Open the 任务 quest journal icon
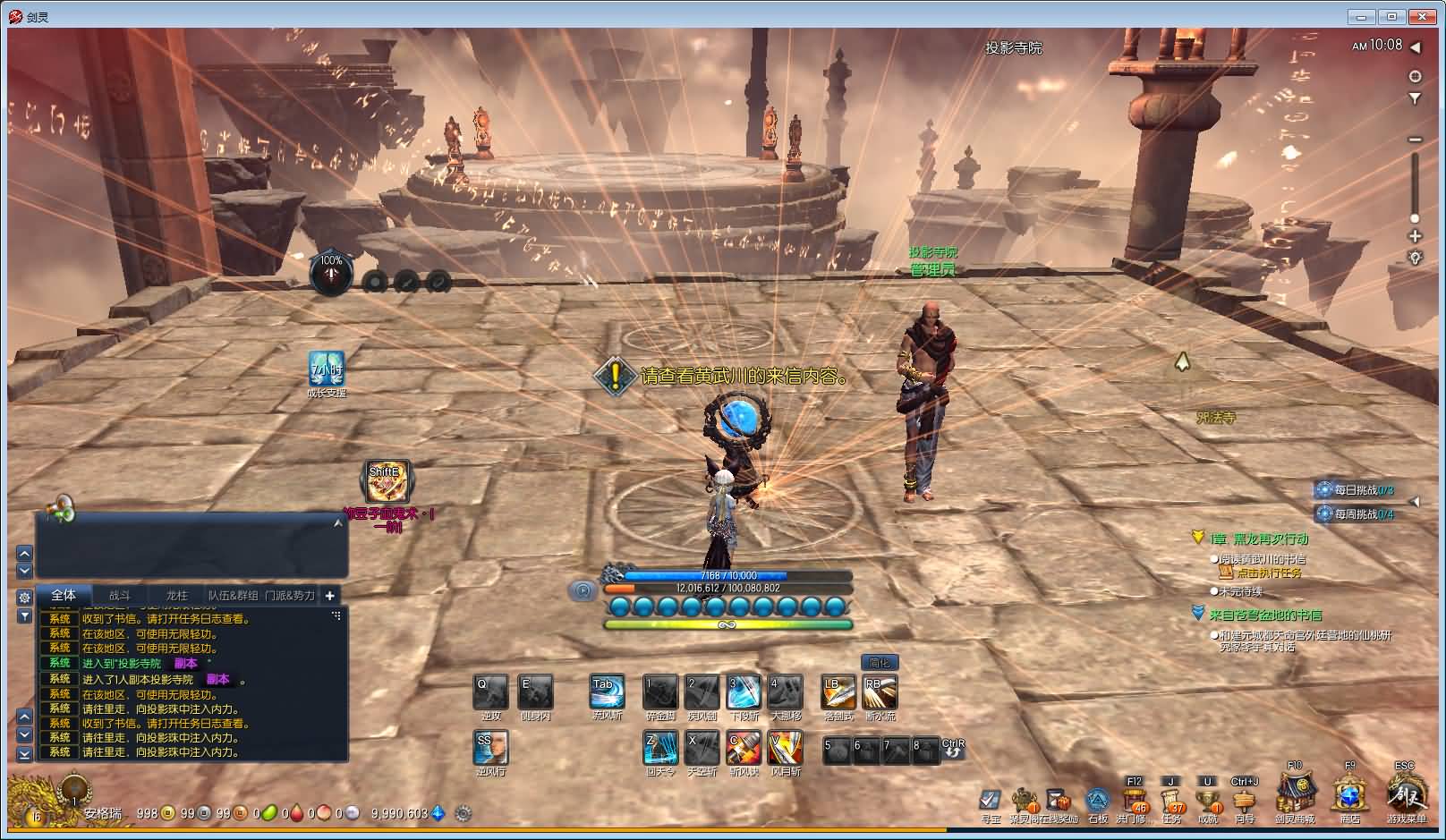 (x=1171, y=799)
